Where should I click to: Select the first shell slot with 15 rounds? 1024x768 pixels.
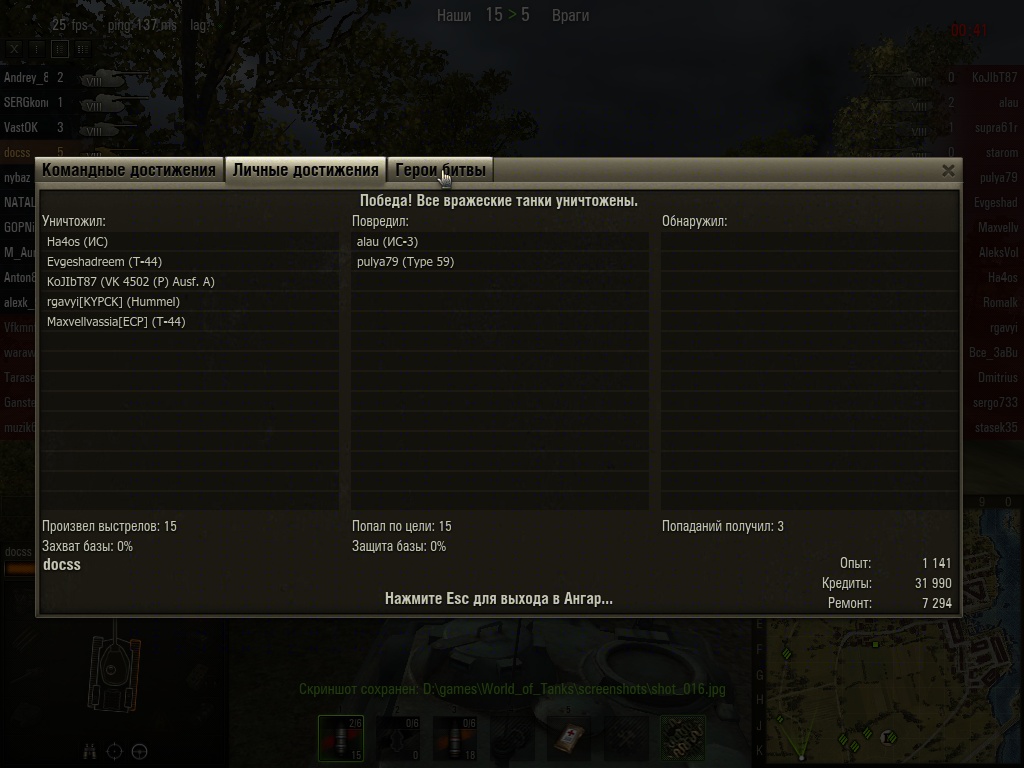341,738
